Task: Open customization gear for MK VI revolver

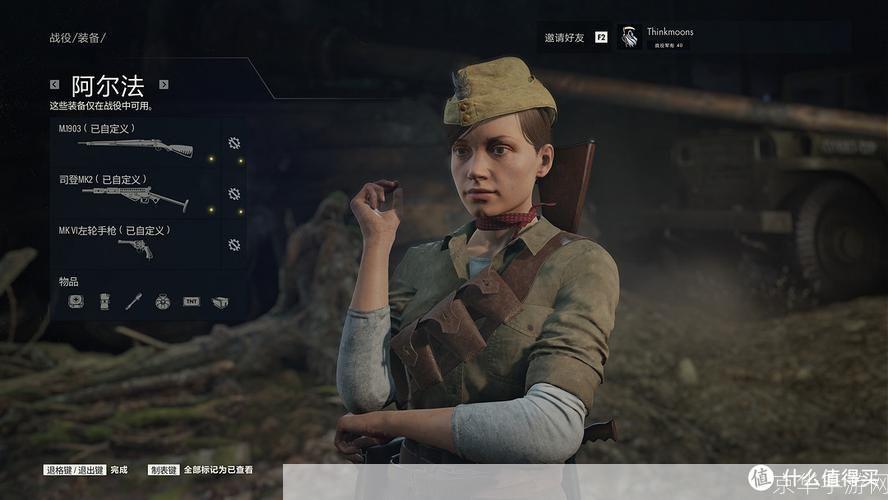Action: click(x=234, y=245)
